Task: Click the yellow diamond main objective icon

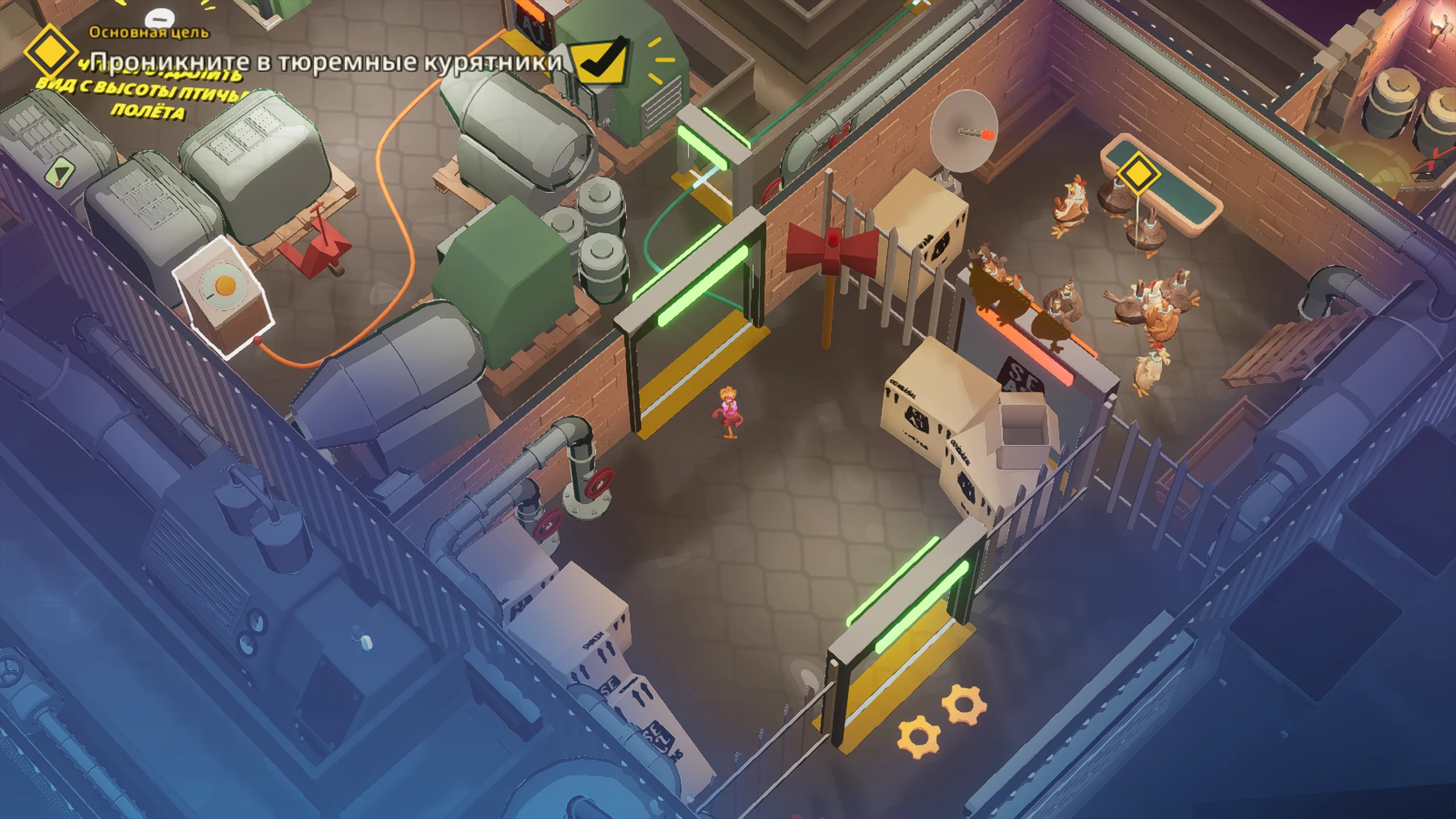Action: [x=50, y=51]
